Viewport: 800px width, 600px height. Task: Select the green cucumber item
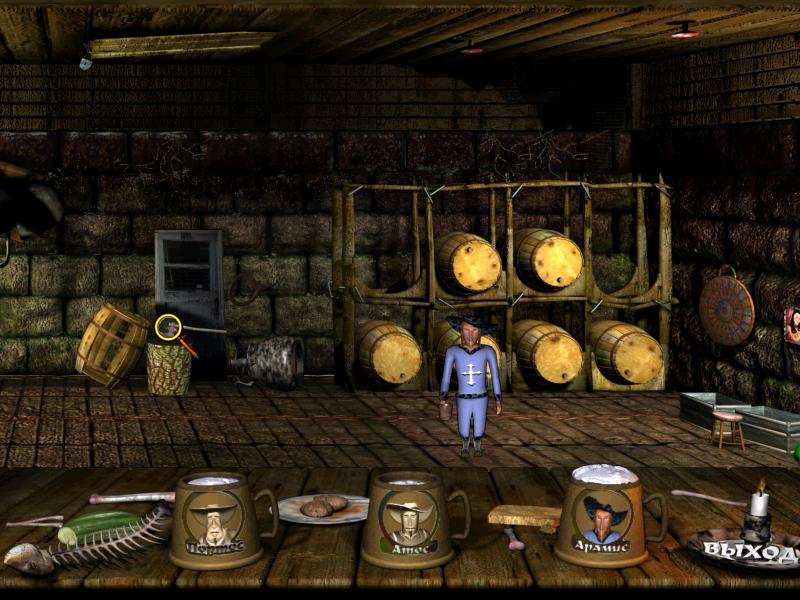[100, 524]
